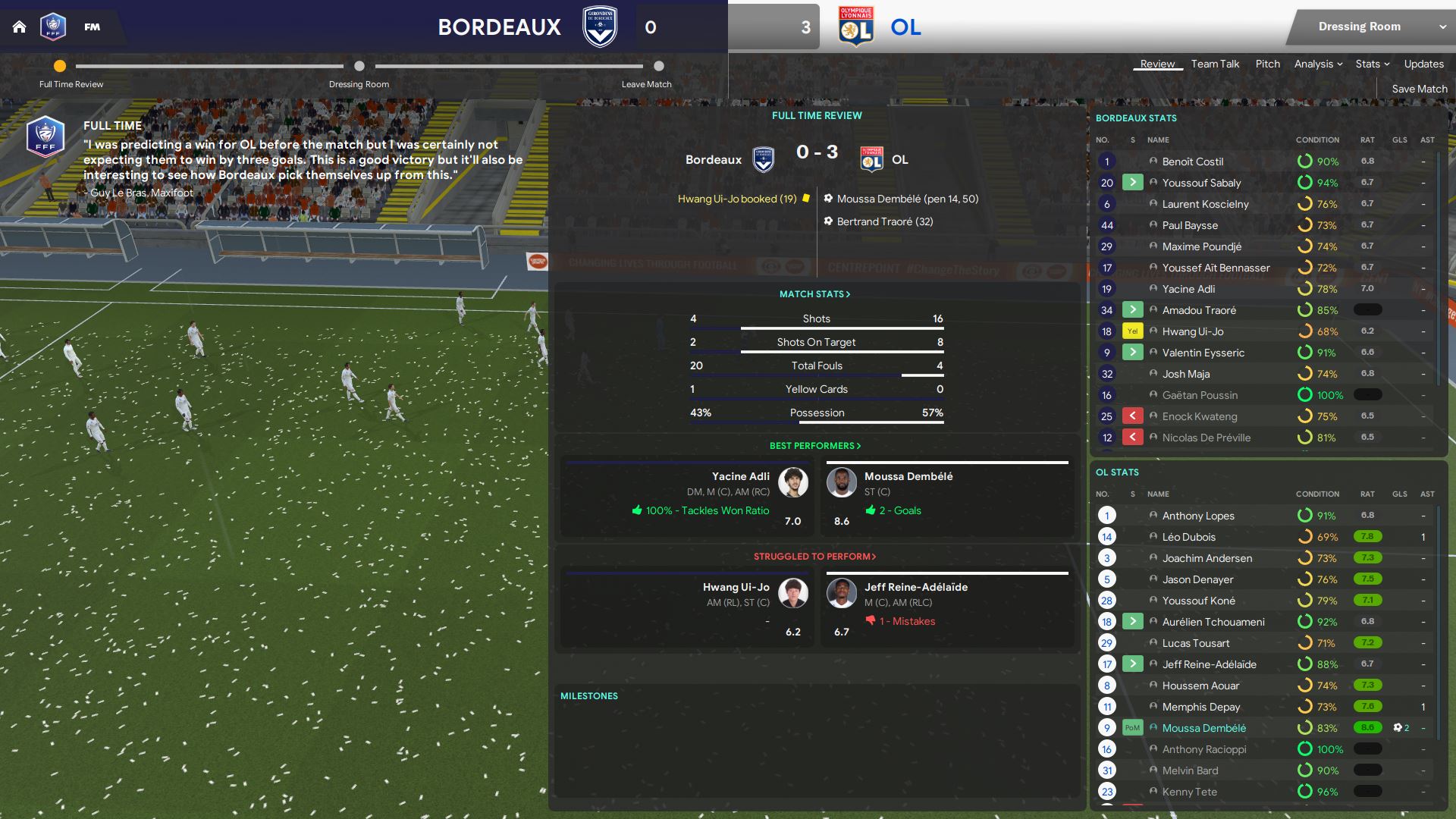Open Hwang Ui-Jo's struggled performer card
1456x819 pixels.
click(x=687, y=608)
